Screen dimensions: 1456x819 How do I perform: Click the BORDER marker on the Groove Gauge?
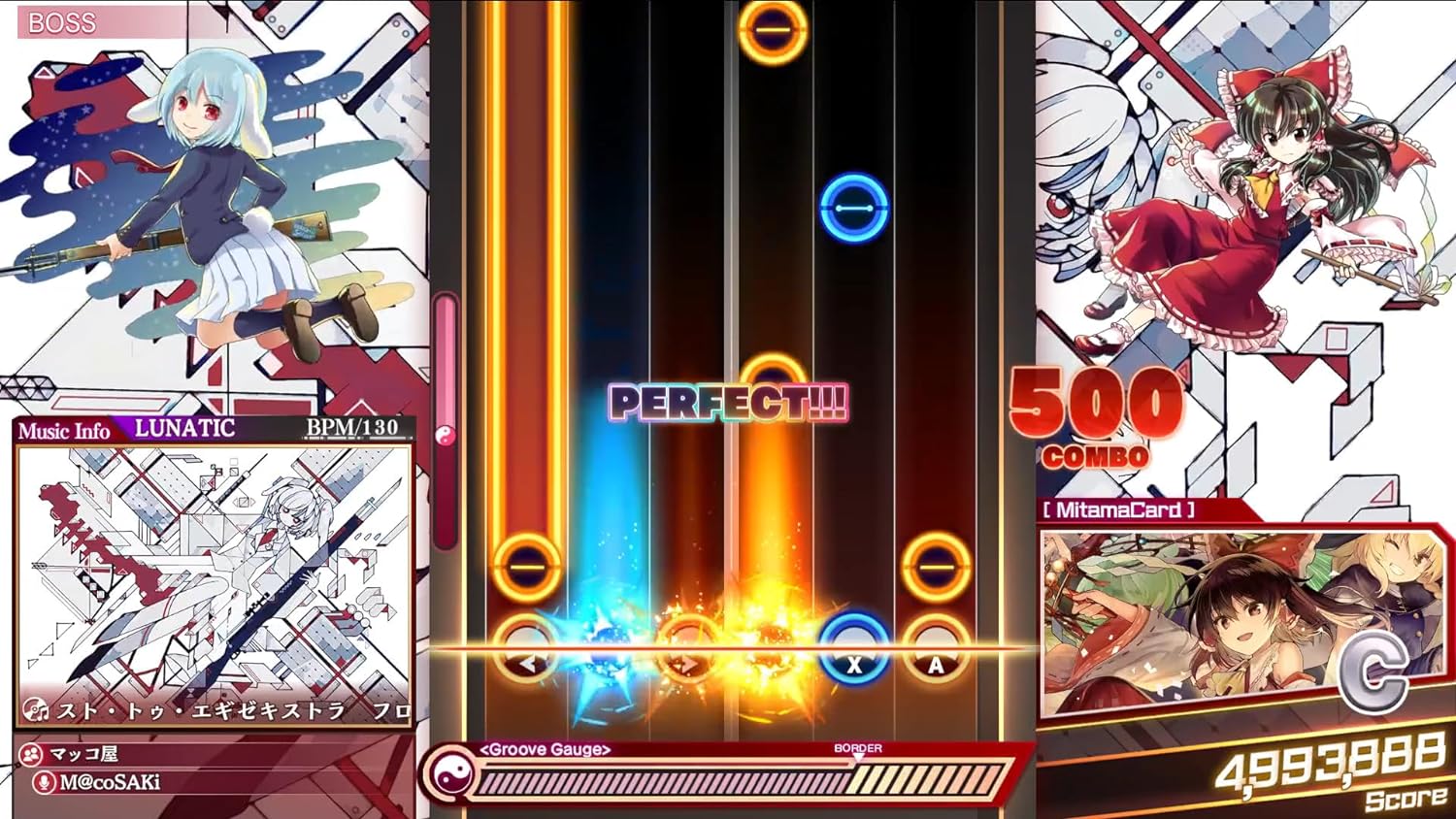pos(860,748)
